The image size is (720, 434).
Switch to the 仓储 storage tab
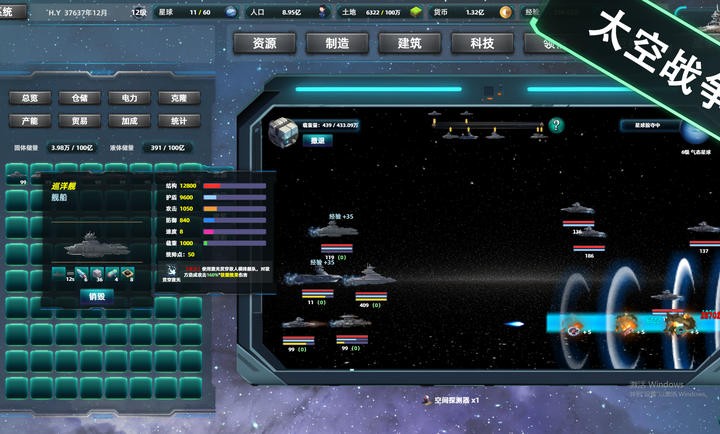pyautogui.click(x=80, y=98)
